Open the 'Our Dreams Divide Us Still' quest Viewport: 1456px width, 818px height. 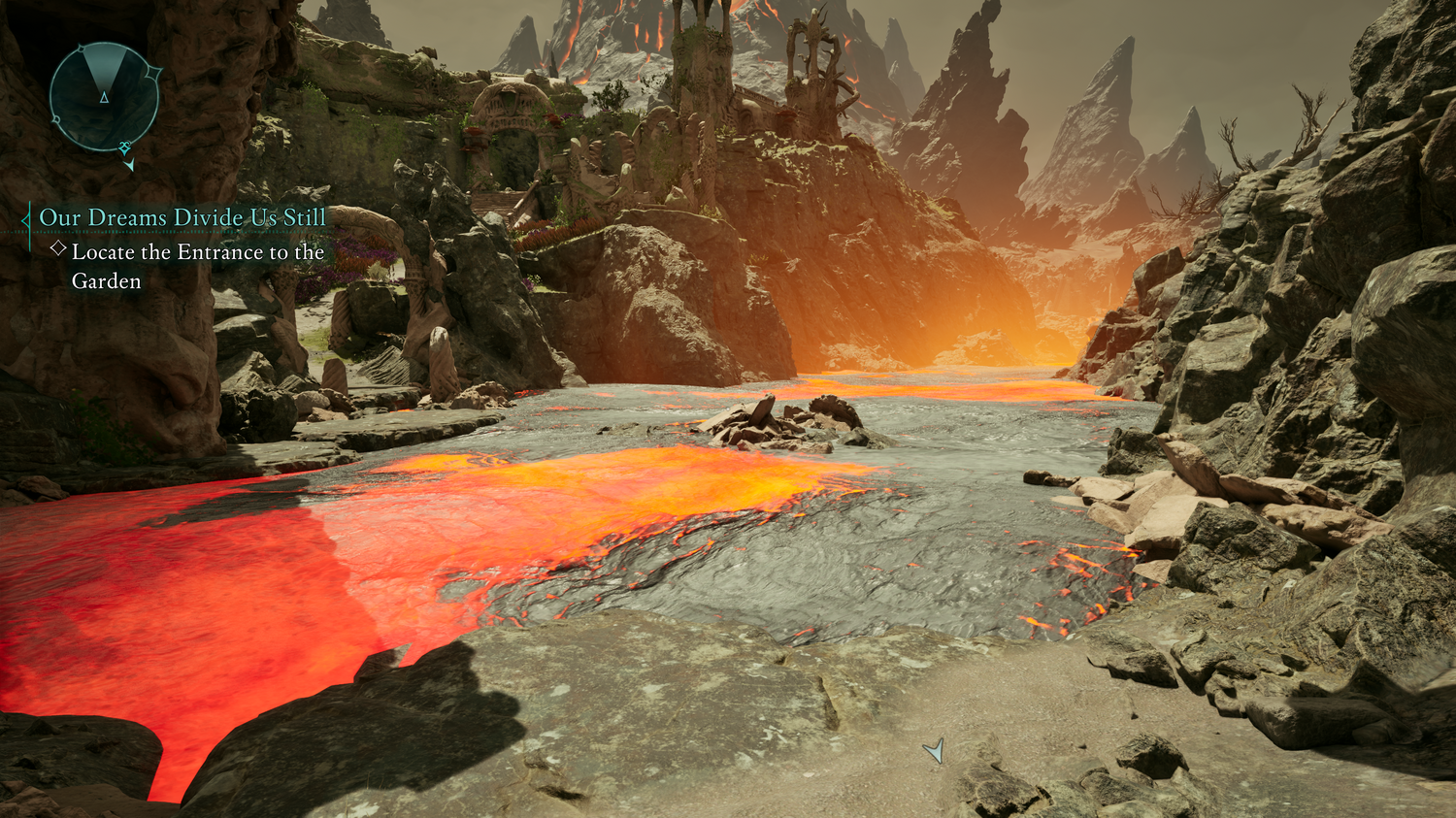click(x=182, y=217)
